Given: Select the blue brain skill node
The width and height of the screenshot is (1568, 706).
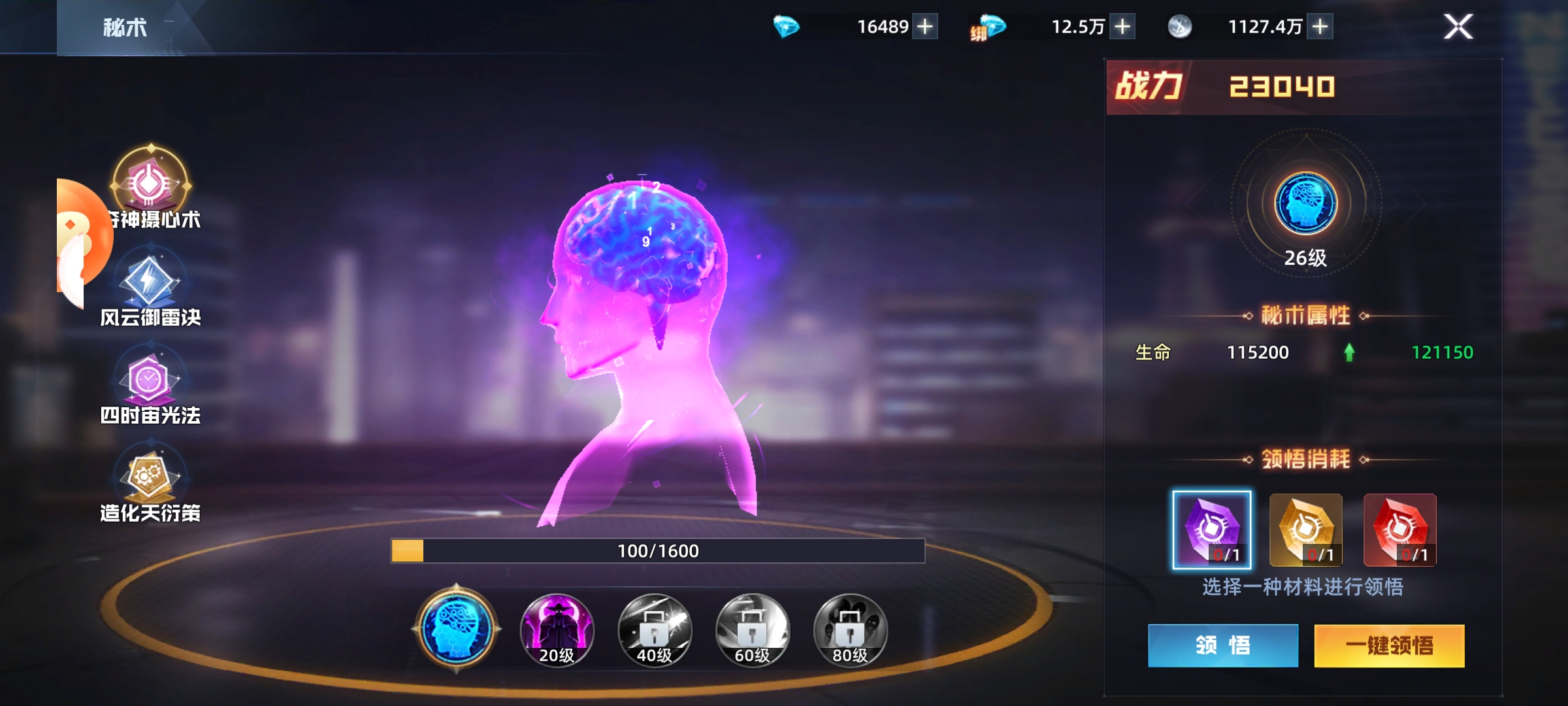Looking at the screenshot, I should (456, 630).
